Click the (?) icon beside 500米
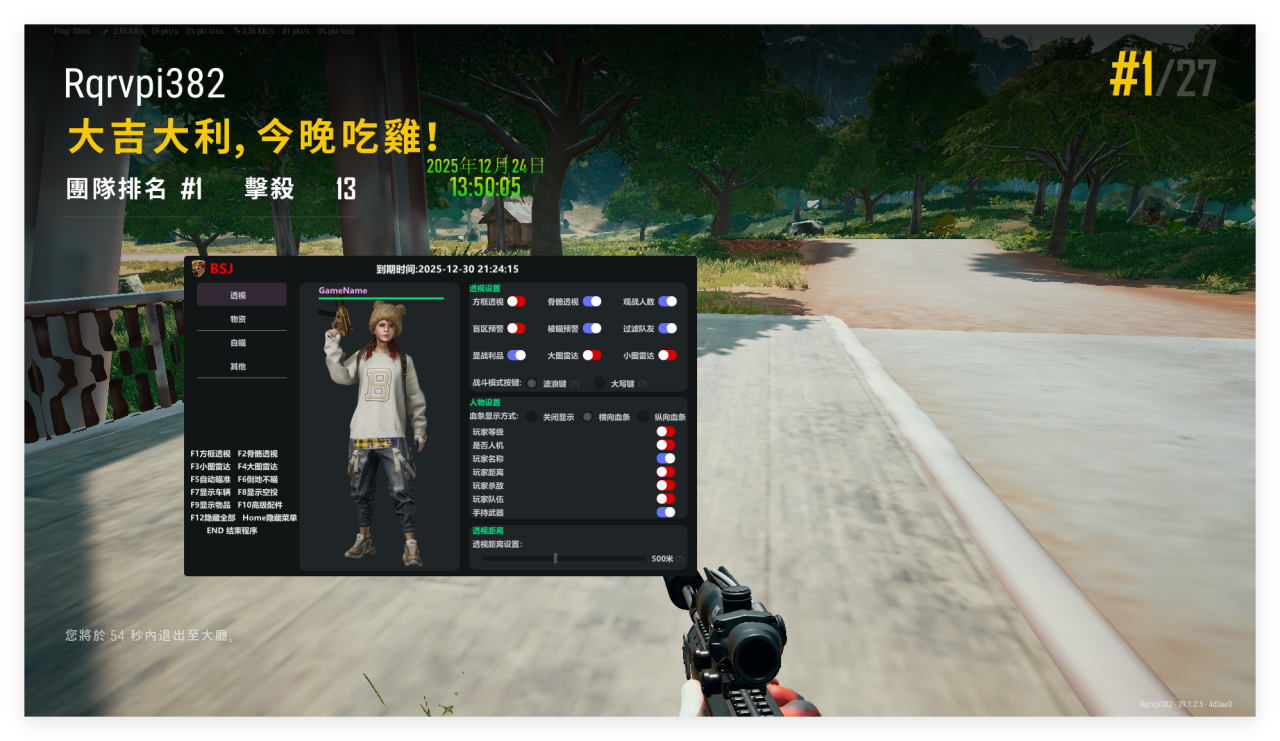Image resolution: width=1280 pixels, height=741 pixels. click(680, 557)
